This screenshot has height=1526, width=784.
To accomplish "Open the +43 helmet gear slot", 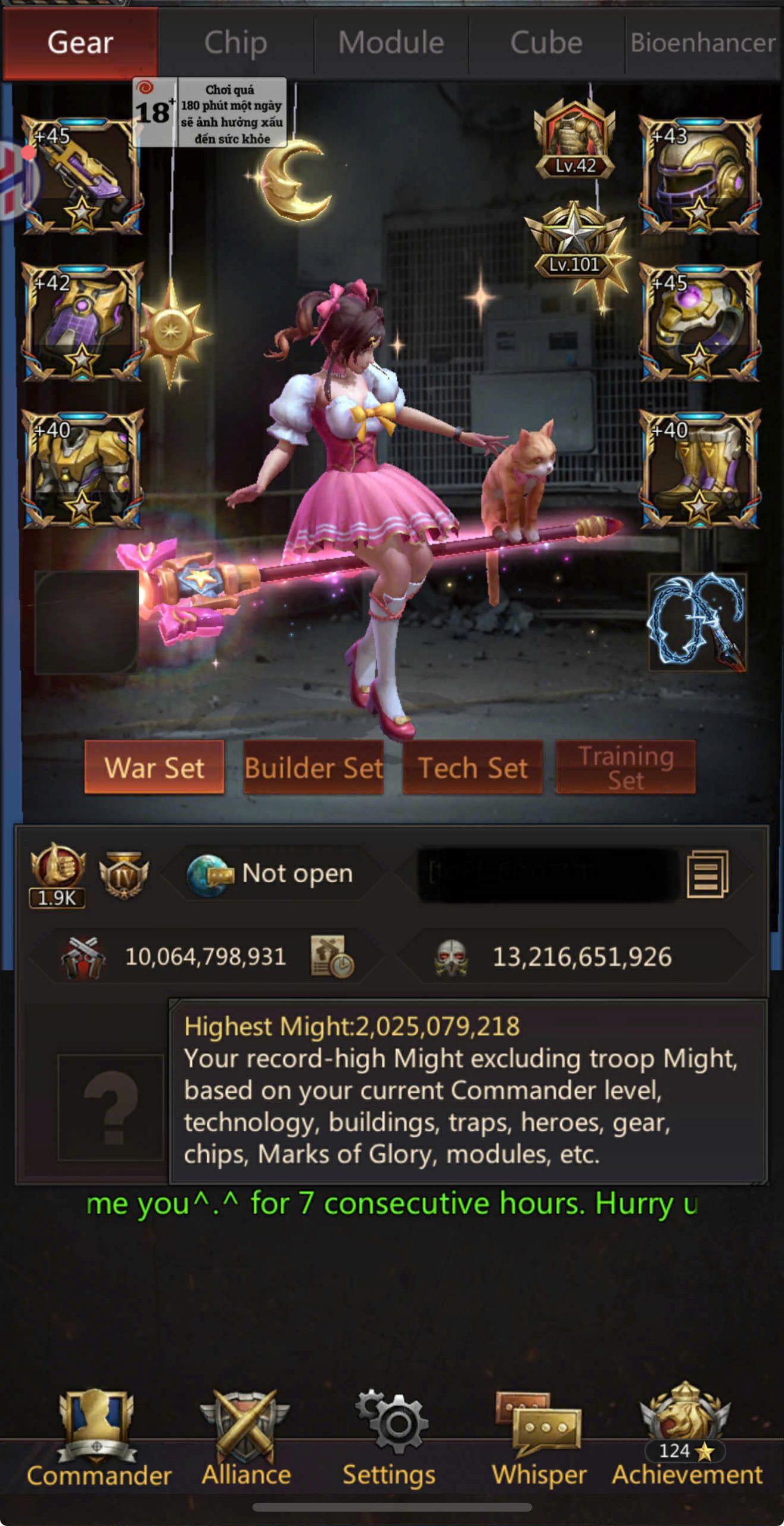I will [x=699, y=175].
